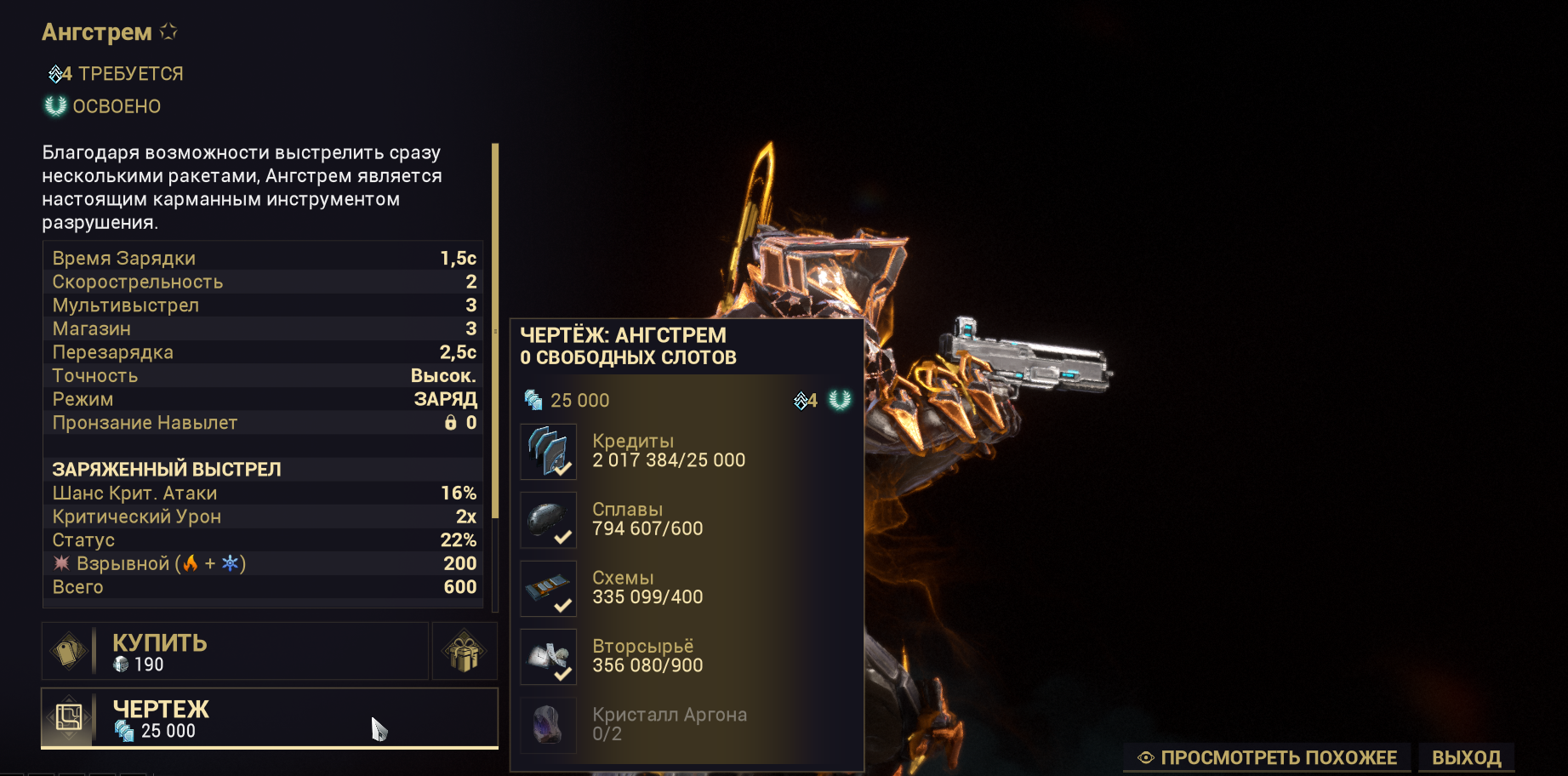The image size is (1568, 776).
Task: Click the stats panel scrollbar
Action: coord(495,332)
